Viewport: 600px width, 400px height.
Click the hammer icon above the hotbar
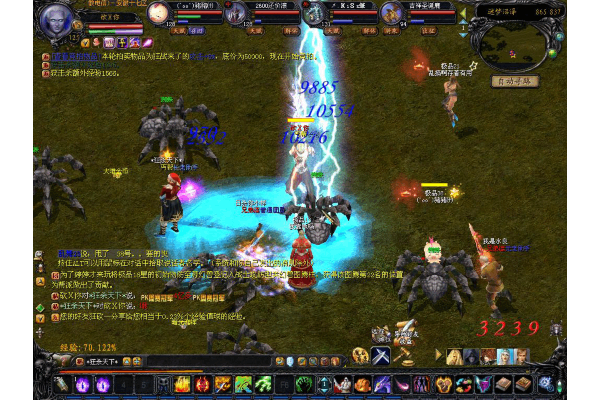(404, 356)
